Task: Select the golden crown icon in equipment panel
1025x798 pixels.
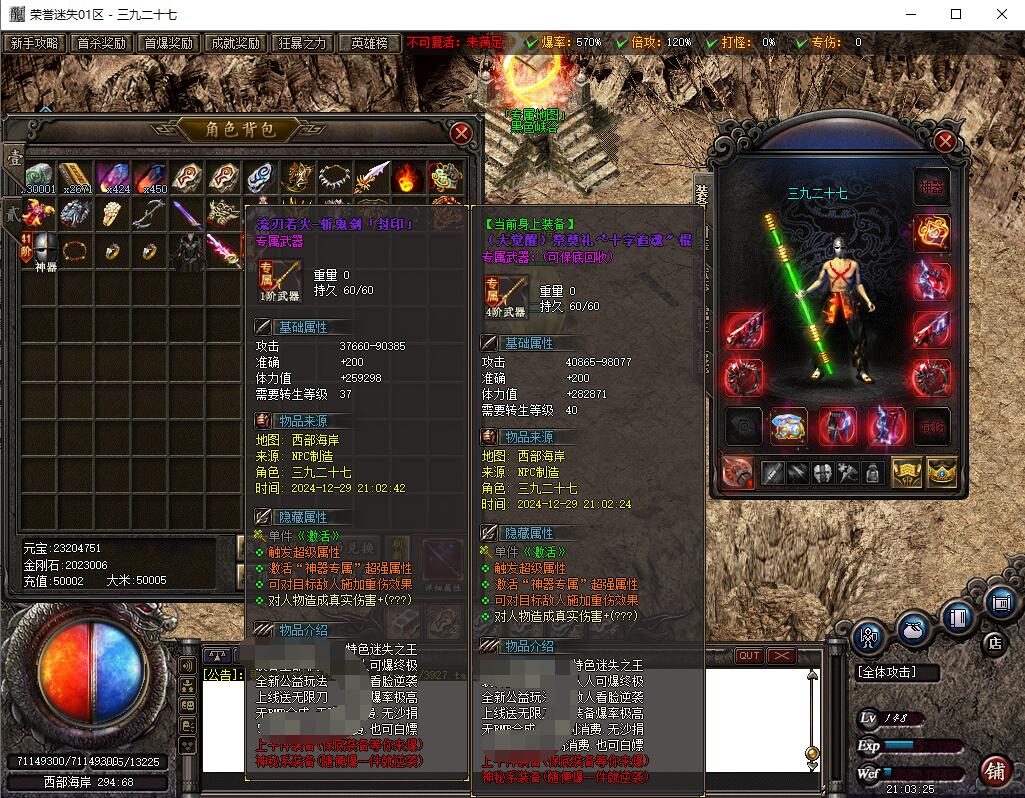Action: click(941, 472)
